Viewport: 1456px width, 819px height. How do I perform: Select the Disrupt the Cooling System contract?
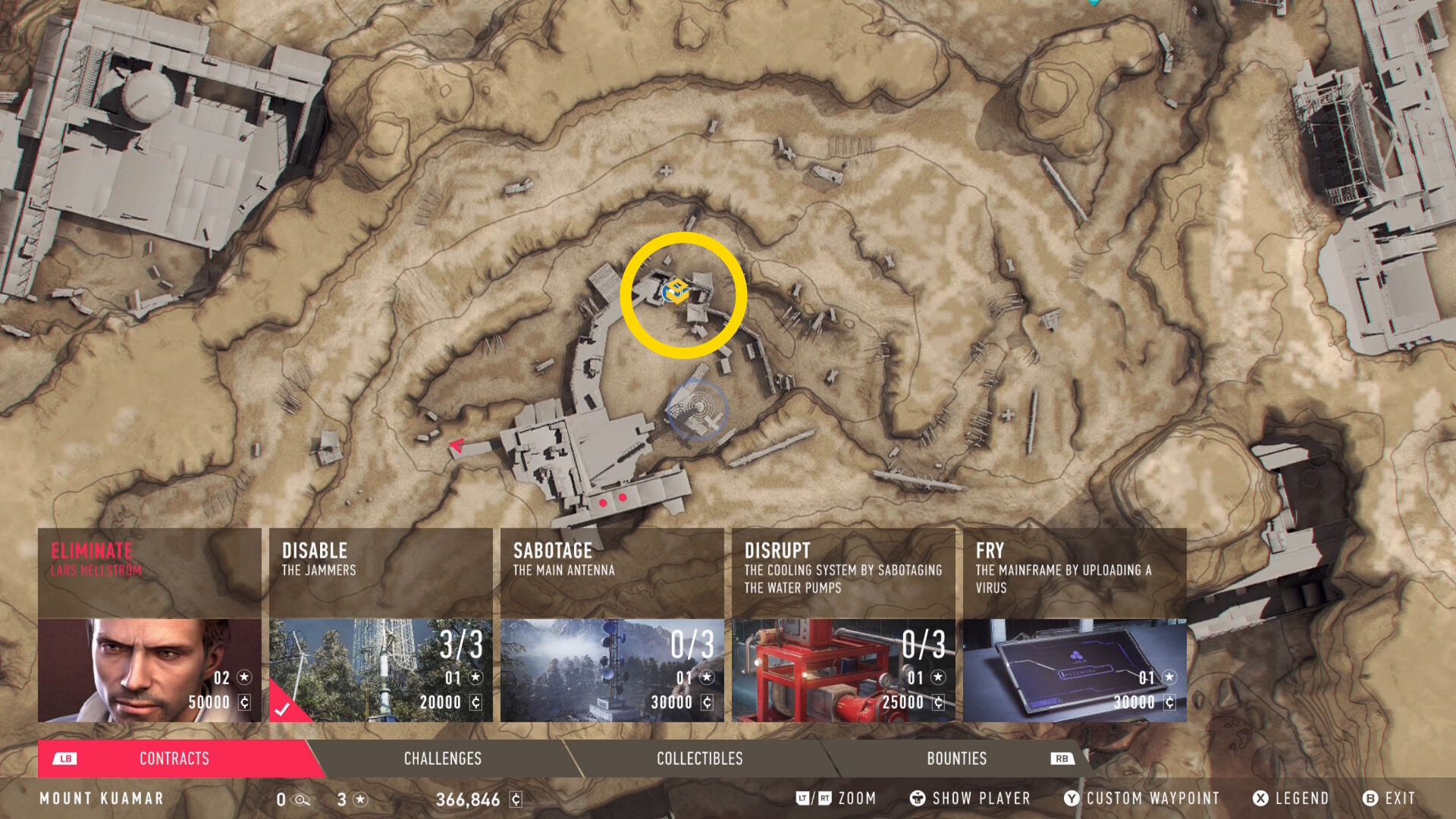coord(843,625)
